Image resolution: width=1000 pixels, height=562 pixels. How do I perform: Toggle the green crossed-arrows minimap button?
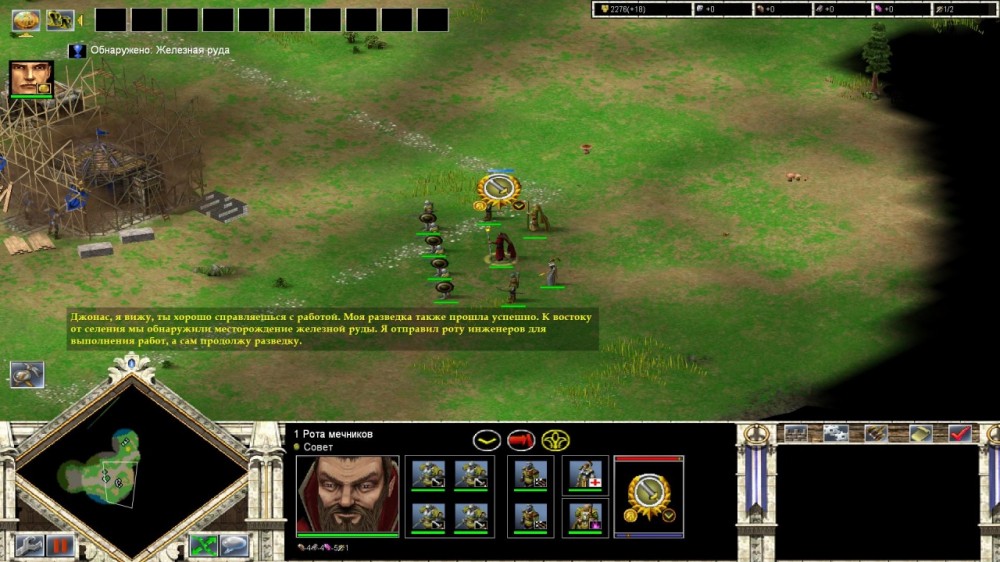(x=204, y=546)
